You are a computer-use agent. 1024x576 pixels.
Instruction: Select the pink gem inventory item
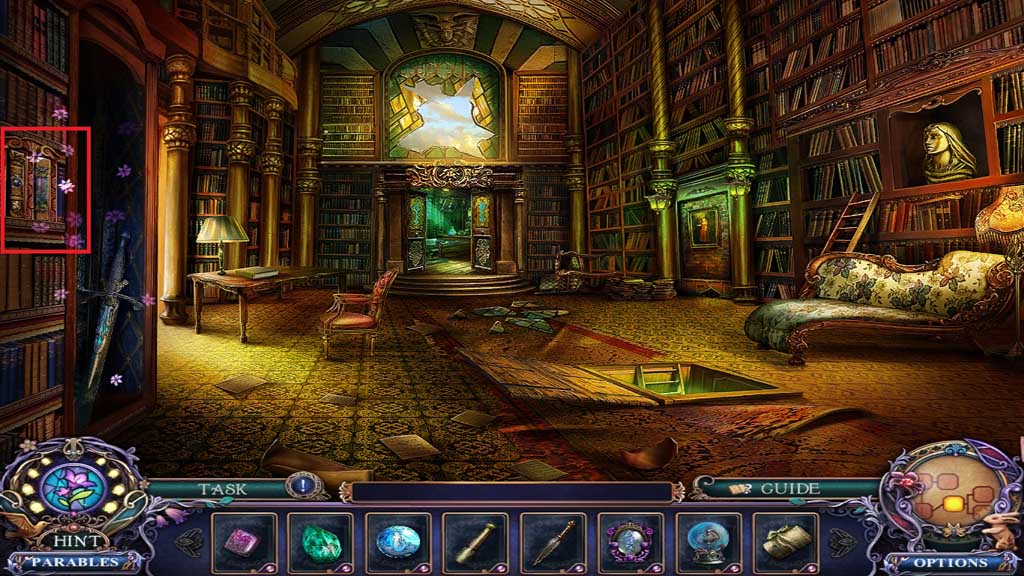(x=243, y=543)
